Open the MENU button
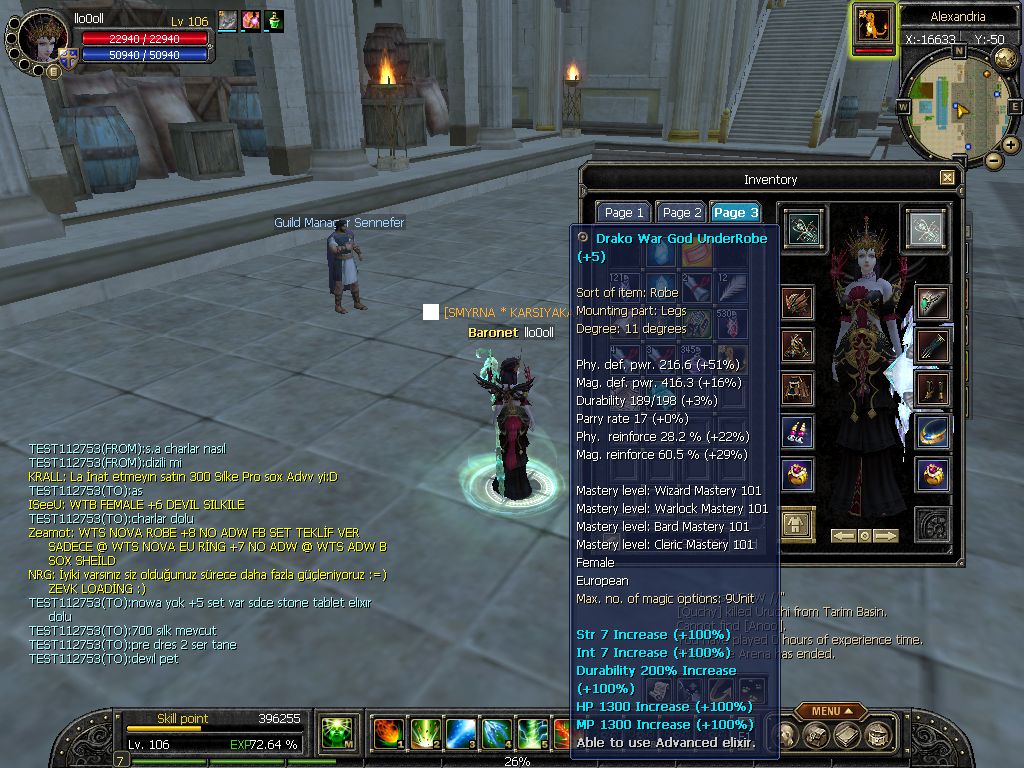Viewport: 1024px width, 768px height. 831,711
